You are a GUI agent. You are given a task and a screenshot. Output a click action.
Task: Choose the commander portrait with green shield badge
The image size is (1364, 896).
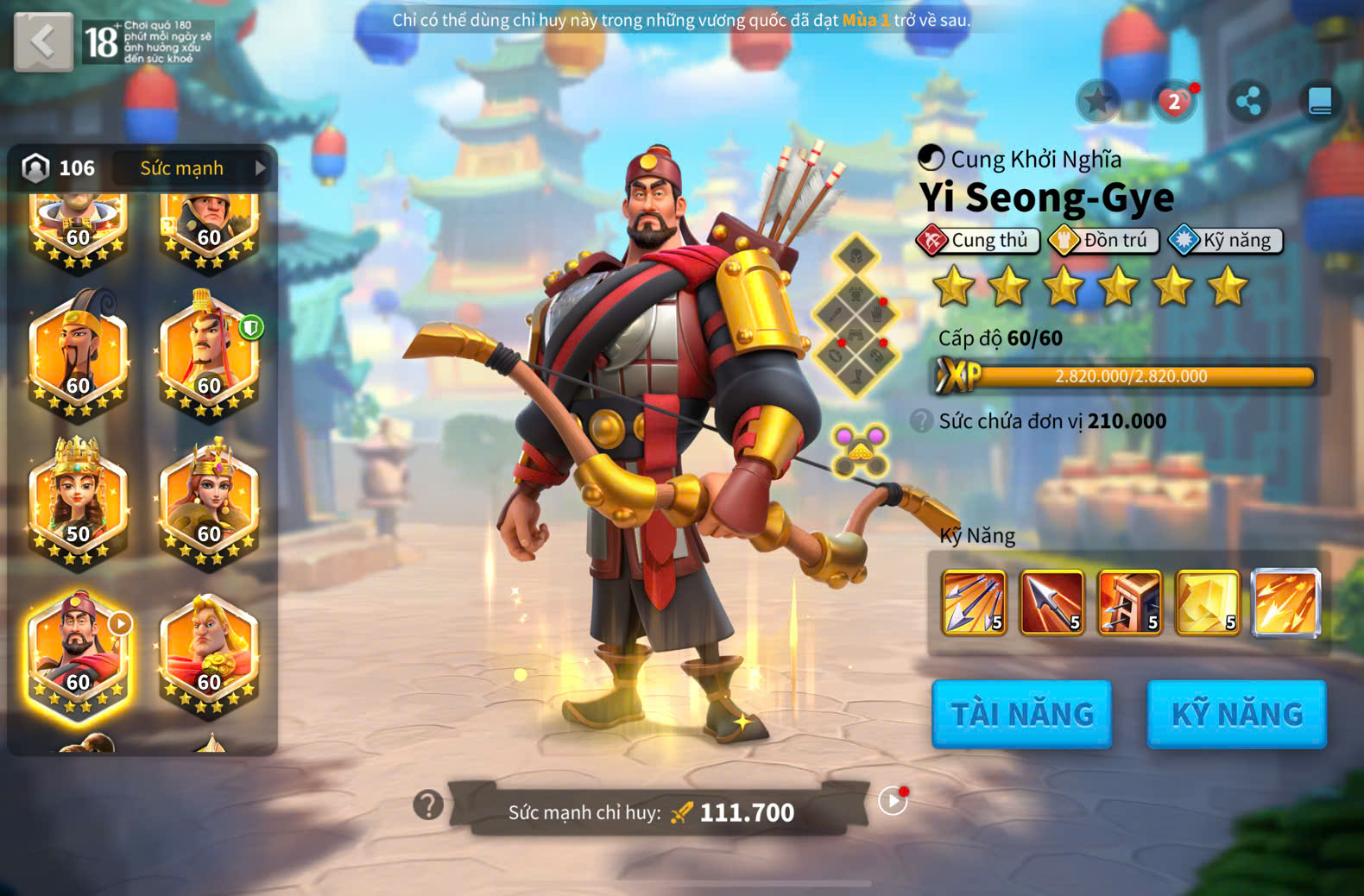tap(209, 354)
